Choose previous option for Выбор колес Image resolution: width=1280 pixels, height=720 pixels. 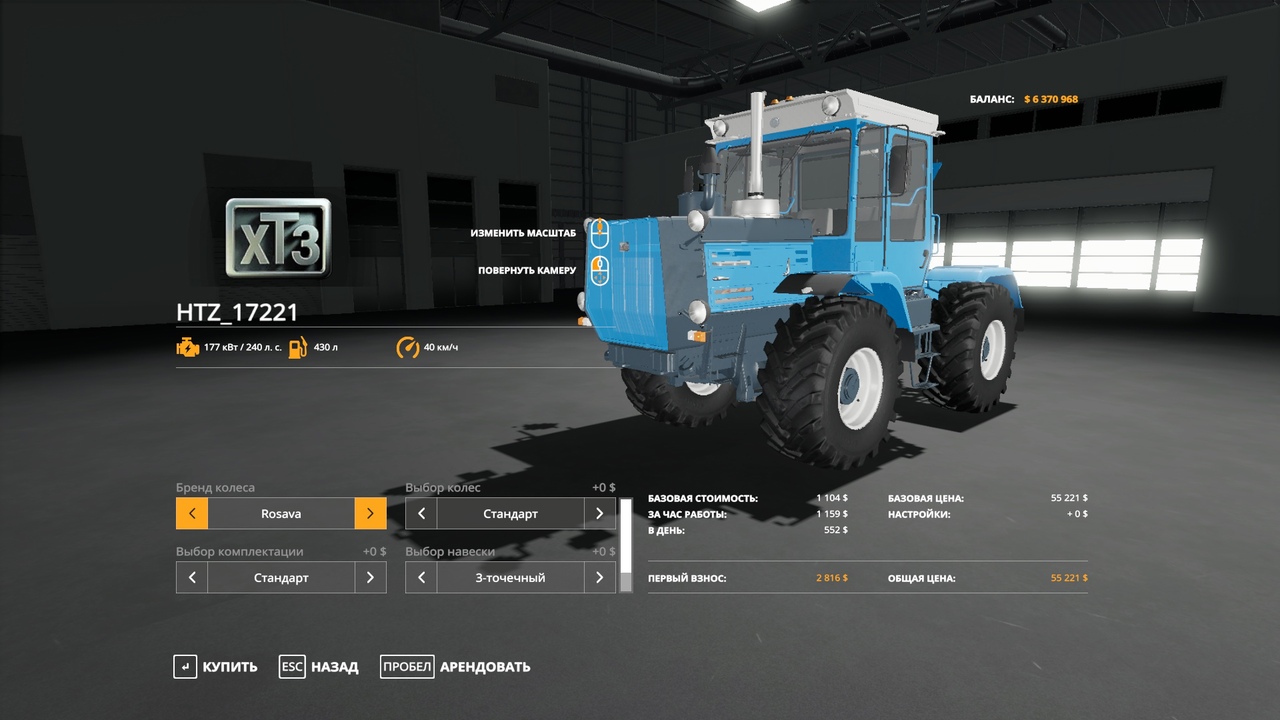[x=421, y=514]
